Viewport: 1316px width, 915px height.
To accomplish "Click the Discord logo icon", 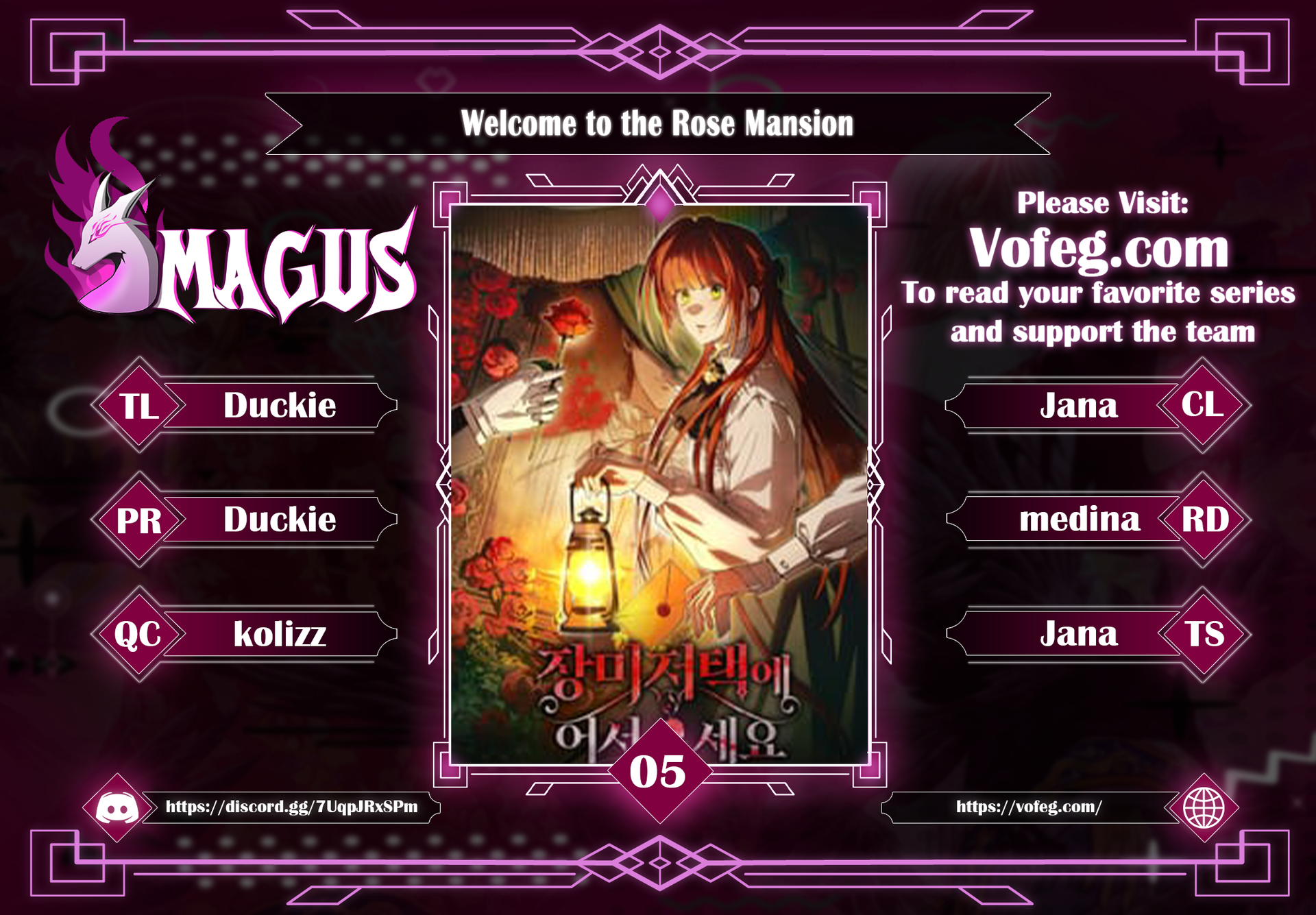I will tap(117, 808).
